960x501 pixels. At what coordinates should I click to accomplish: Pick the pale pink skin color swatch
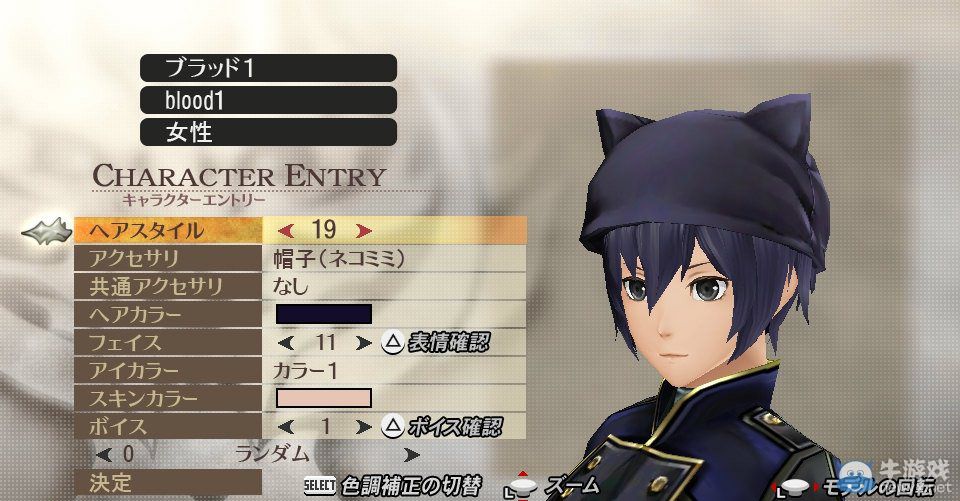point(323,398)
